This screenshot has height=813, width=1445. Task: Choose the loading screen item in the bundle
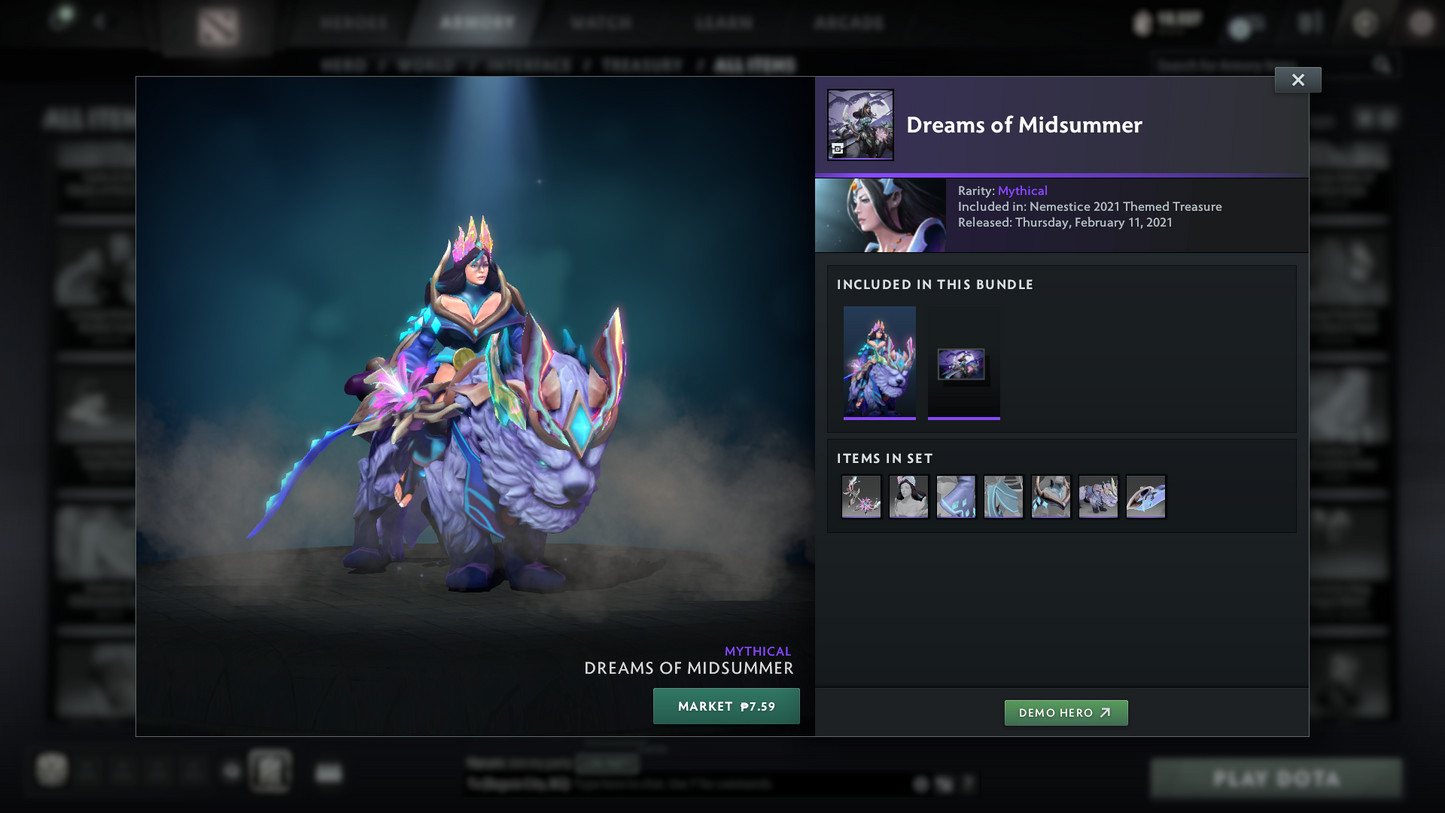(963, 364)
